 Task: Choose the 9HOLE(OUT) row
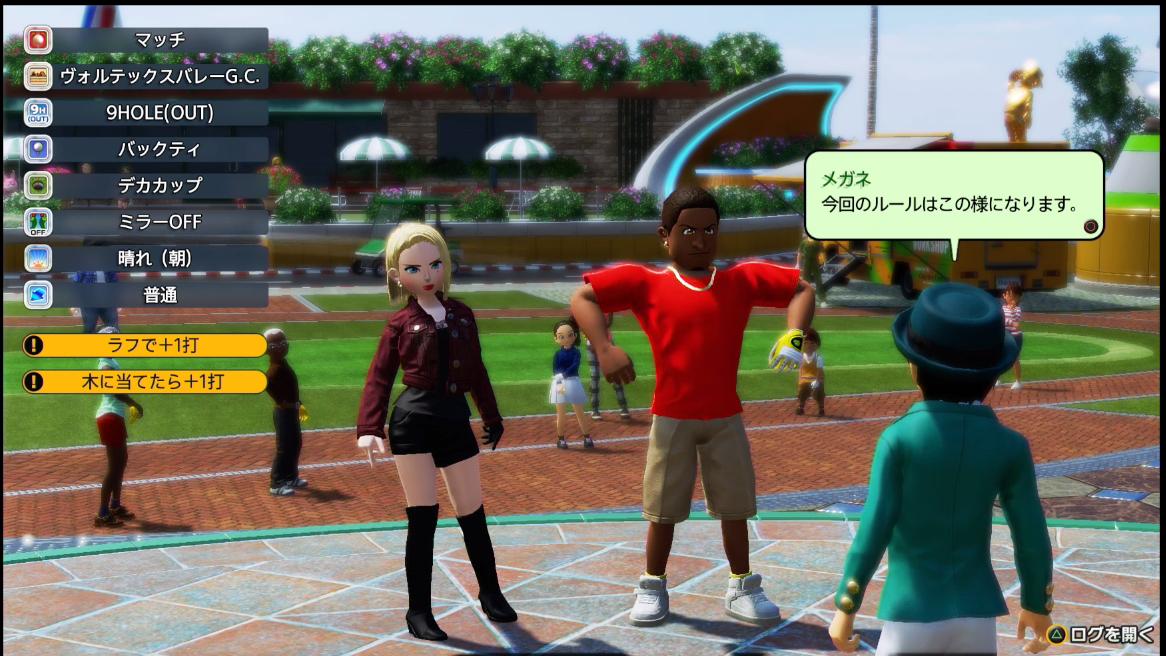point(146,112)
